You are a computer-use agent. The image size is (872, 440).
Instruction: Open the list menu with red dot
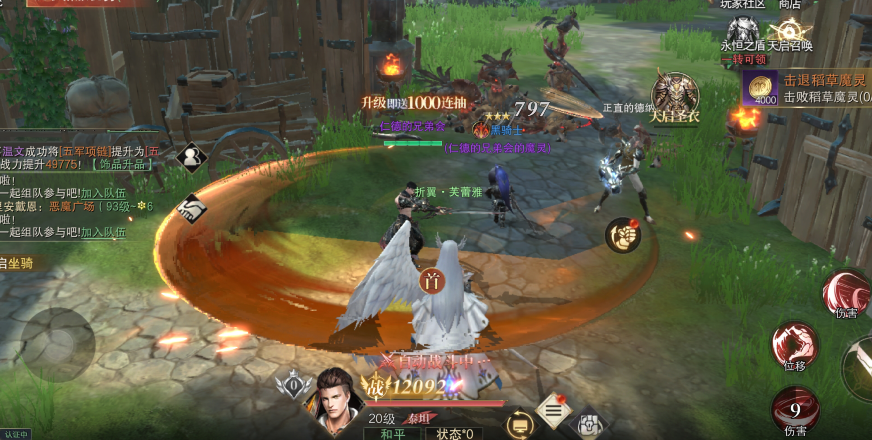pos(552,409)
